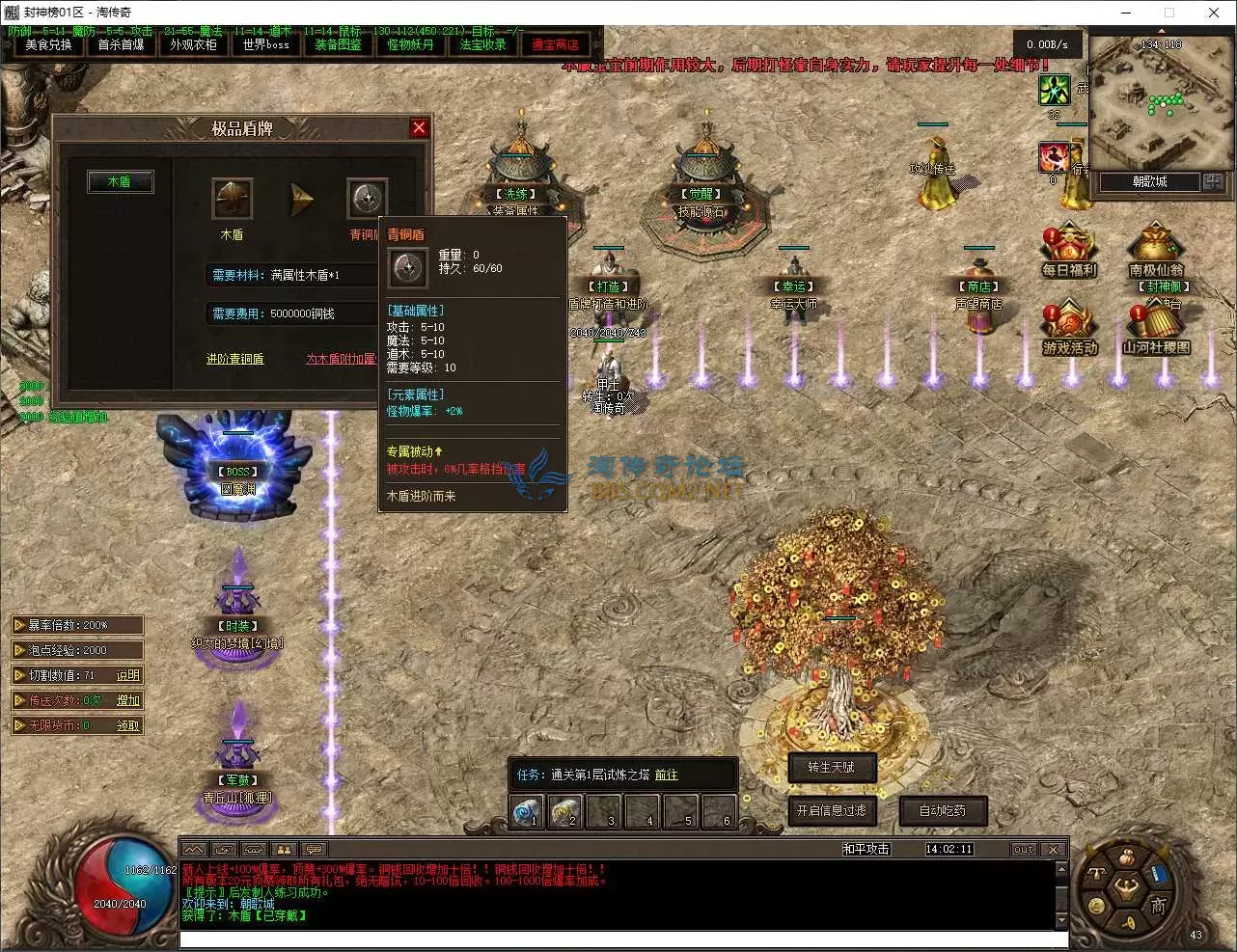This screenshot has height=952, width=1237.
Task: Open the 每日福利 daily welfare icon
Action: click(x=1066, y=246)
